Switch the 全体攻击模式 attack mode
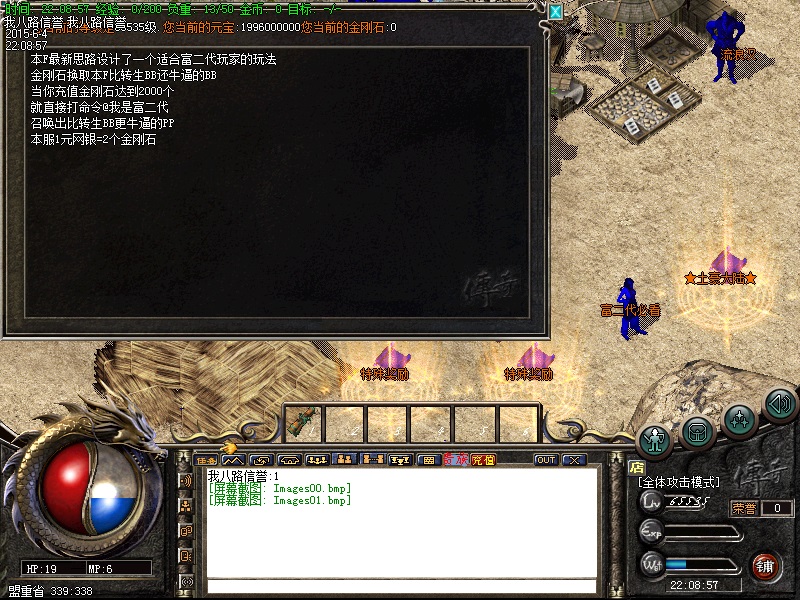The height and width of the screenshot is (600, 800). (x=680, y=482)
